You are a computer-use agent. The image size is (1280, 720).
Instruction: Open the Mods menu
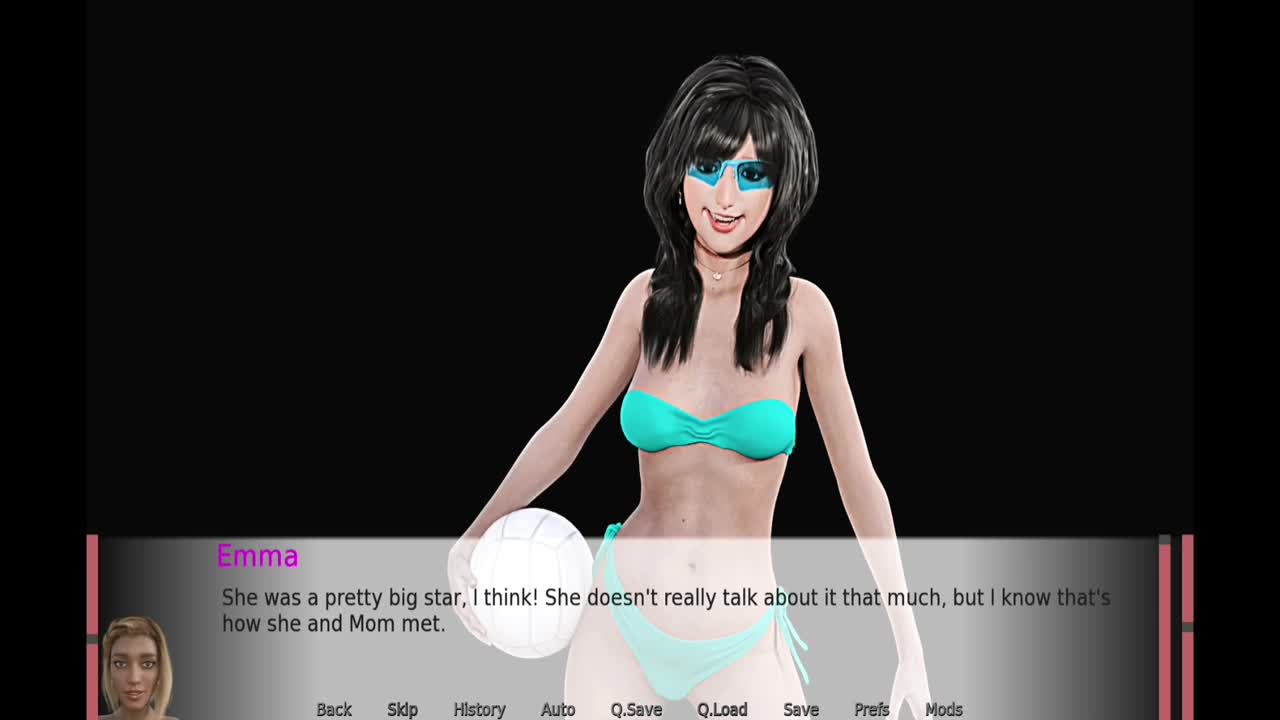[x=944, y=709]
